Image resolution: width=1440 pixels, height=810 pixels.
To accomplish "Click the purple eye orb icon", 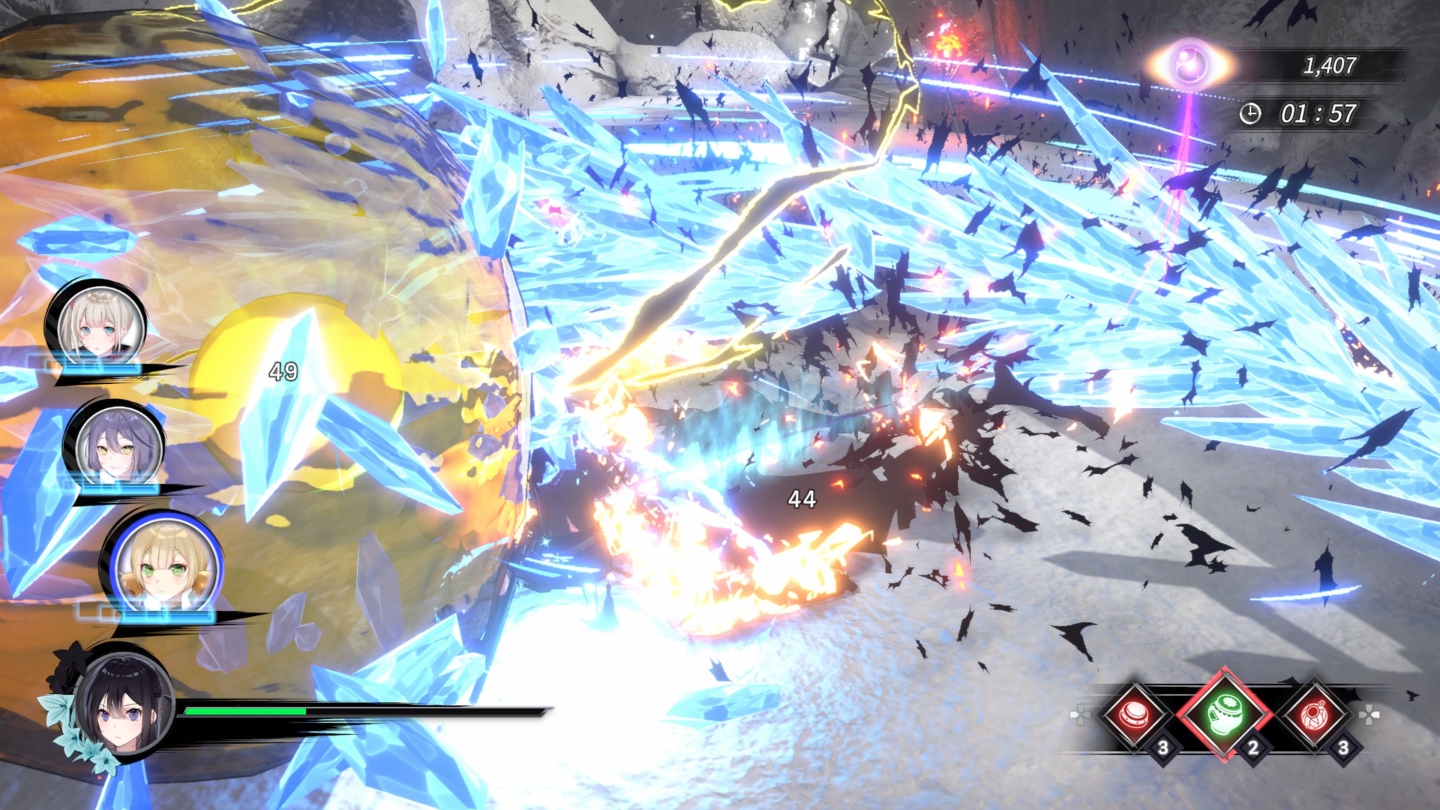I will (1190, 66).
